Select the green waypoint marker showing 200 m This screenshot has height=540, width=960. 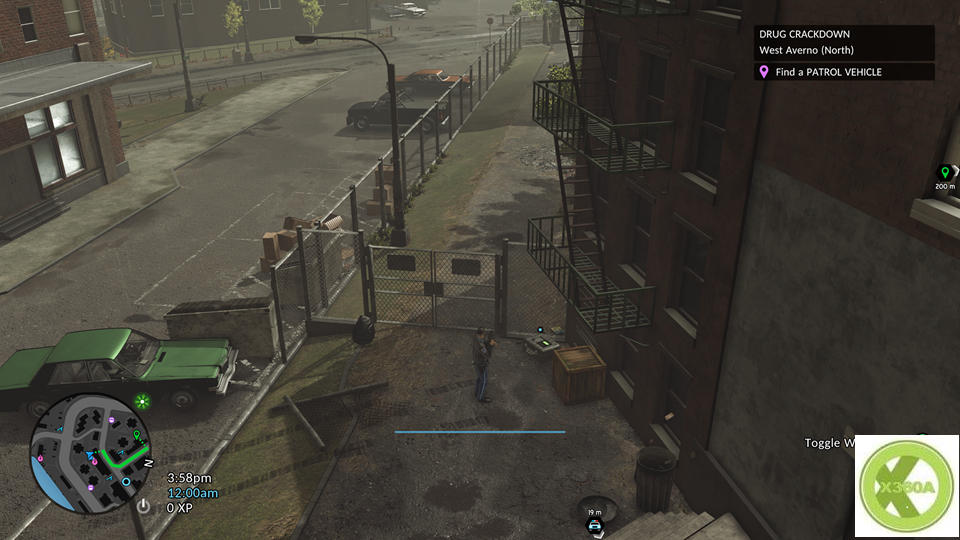pos(945,172)
